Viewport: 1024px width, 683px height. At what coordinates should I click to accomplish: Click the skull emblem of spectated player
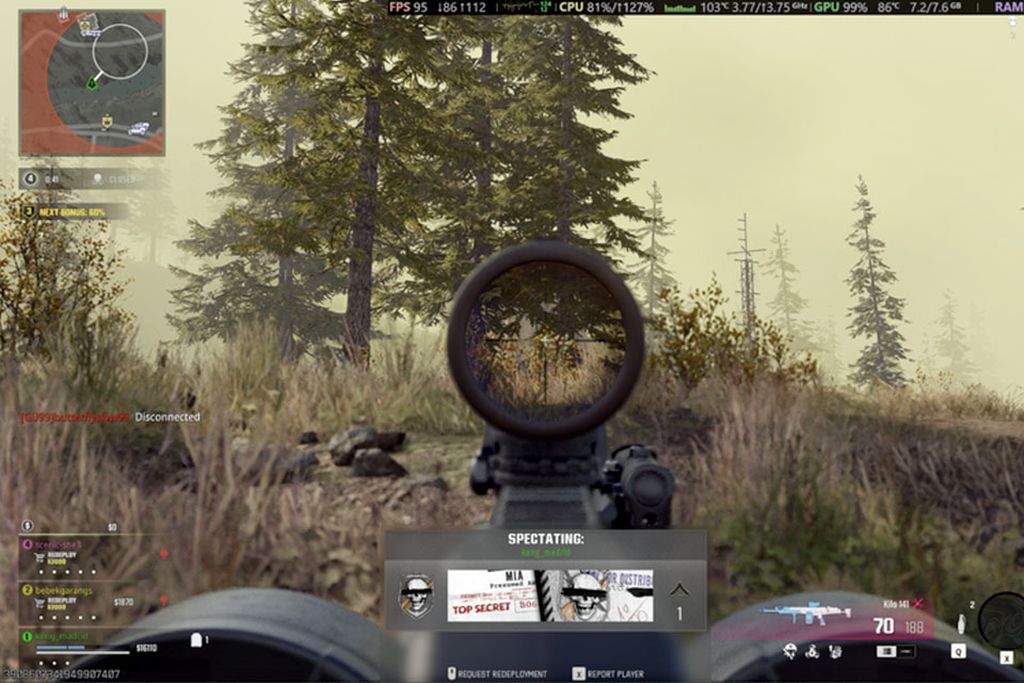[416, 596]
